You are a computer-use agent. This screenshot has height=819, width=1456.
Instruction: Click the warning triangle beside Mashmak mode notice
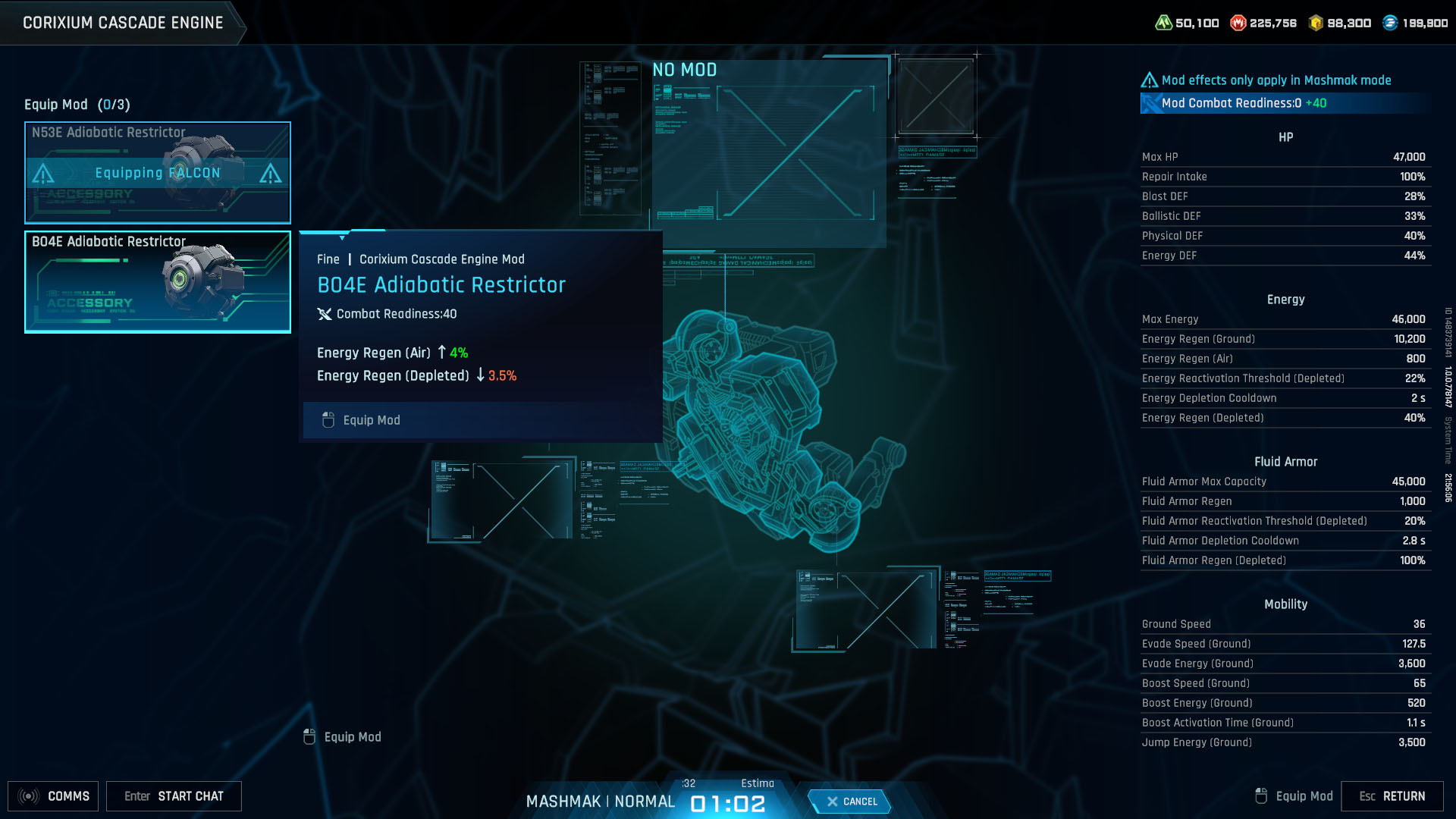click(1149, 80)
